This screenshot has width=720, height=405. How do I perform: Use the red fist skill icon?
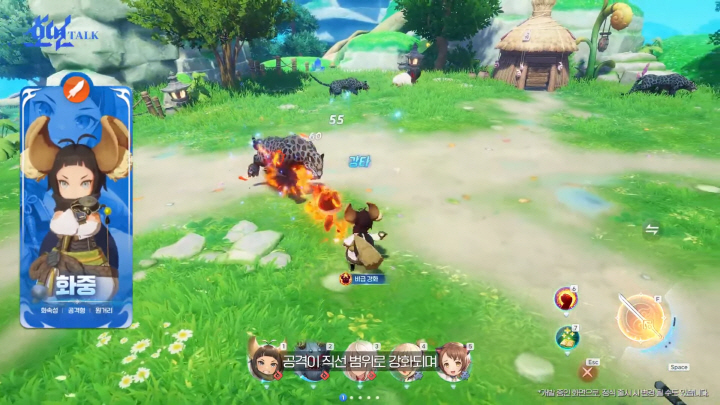point(567,299)
